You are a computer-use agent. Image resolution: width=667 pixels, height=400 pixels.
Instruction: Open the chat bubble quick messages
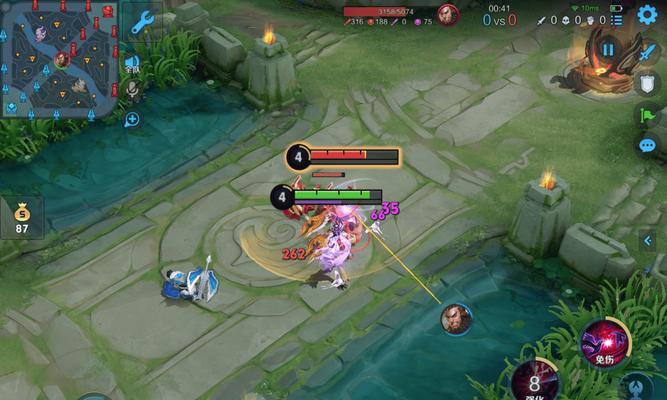646,146
